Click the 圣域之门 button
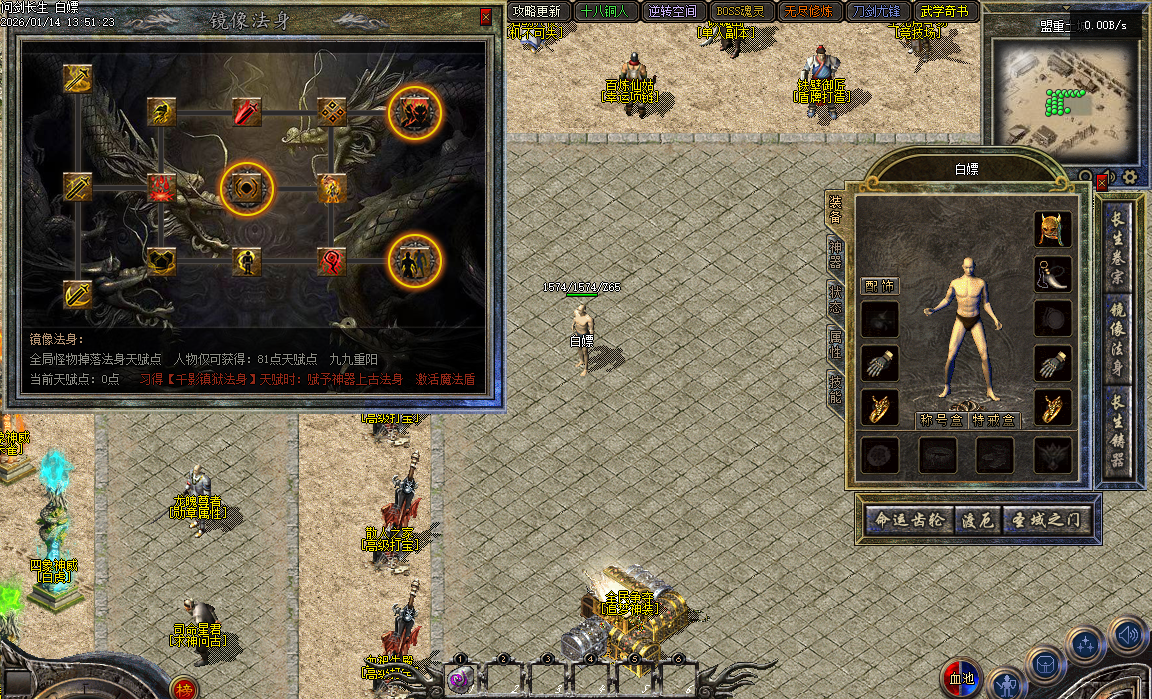Image resolution: width=1152 pixels, height=699 pixels. tap(1046, 521)
